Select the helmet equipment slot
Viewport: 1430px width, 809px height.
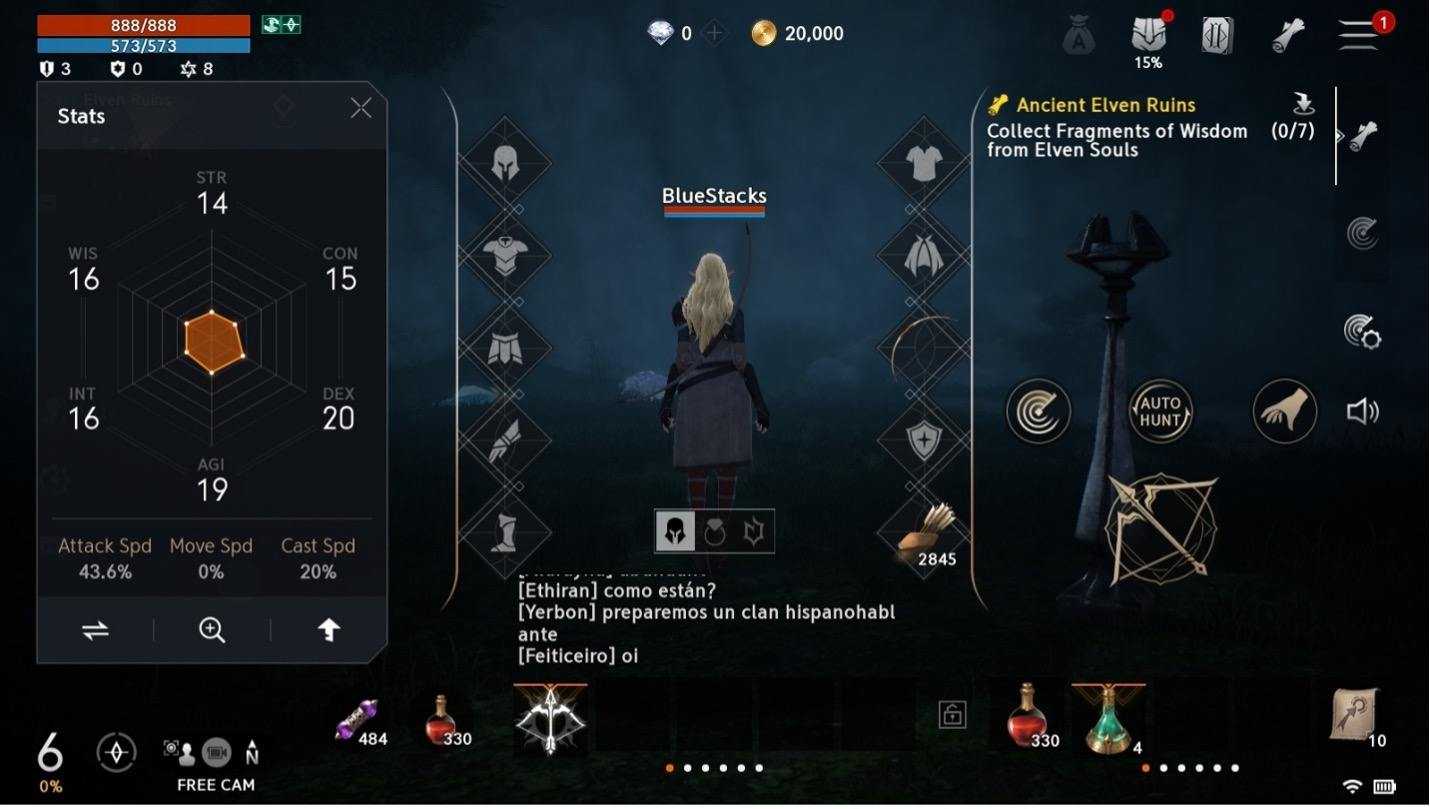coord(505,162)
